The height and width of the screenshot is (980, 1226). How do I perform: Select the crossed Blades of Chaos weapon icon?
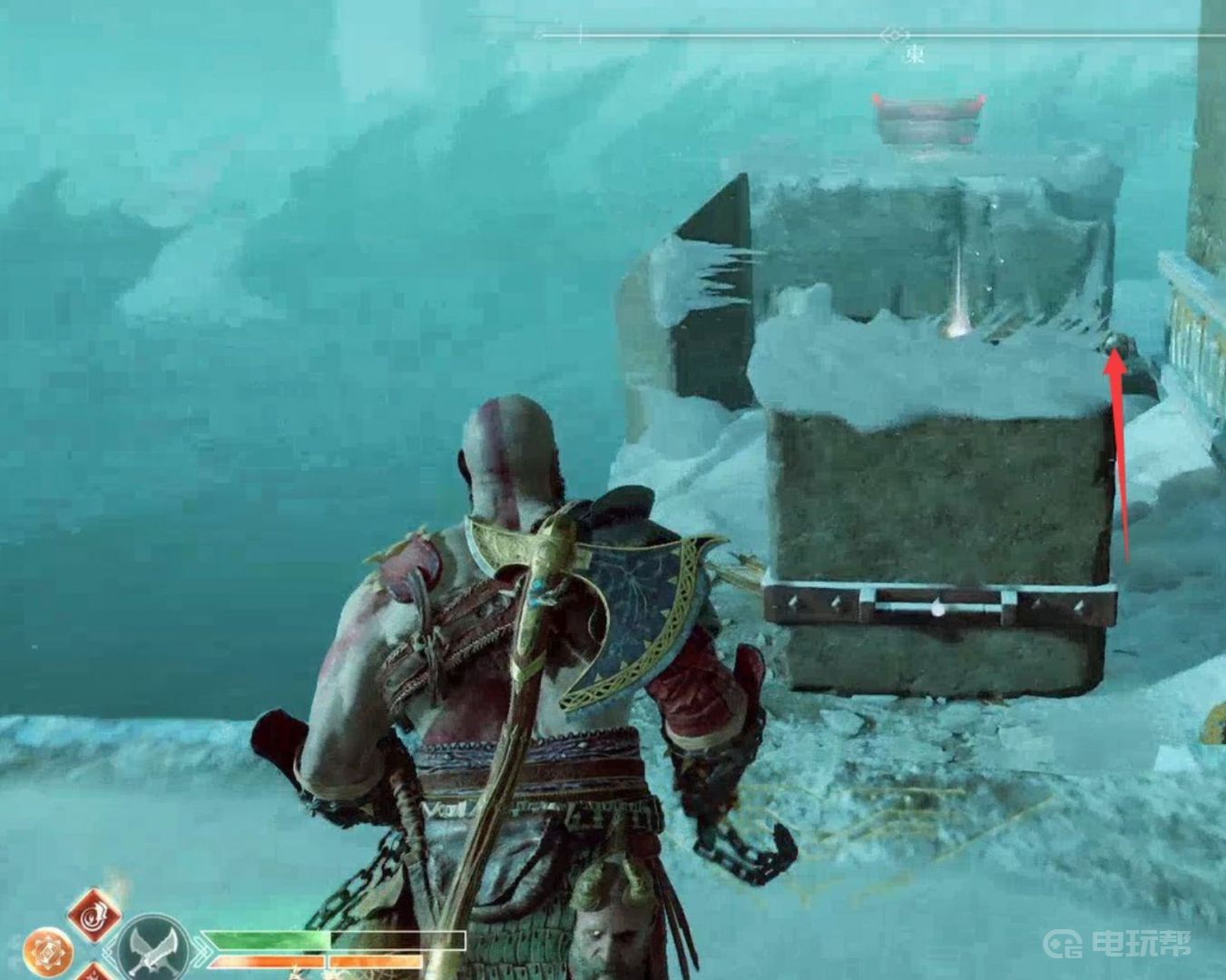tap(152, 949)
